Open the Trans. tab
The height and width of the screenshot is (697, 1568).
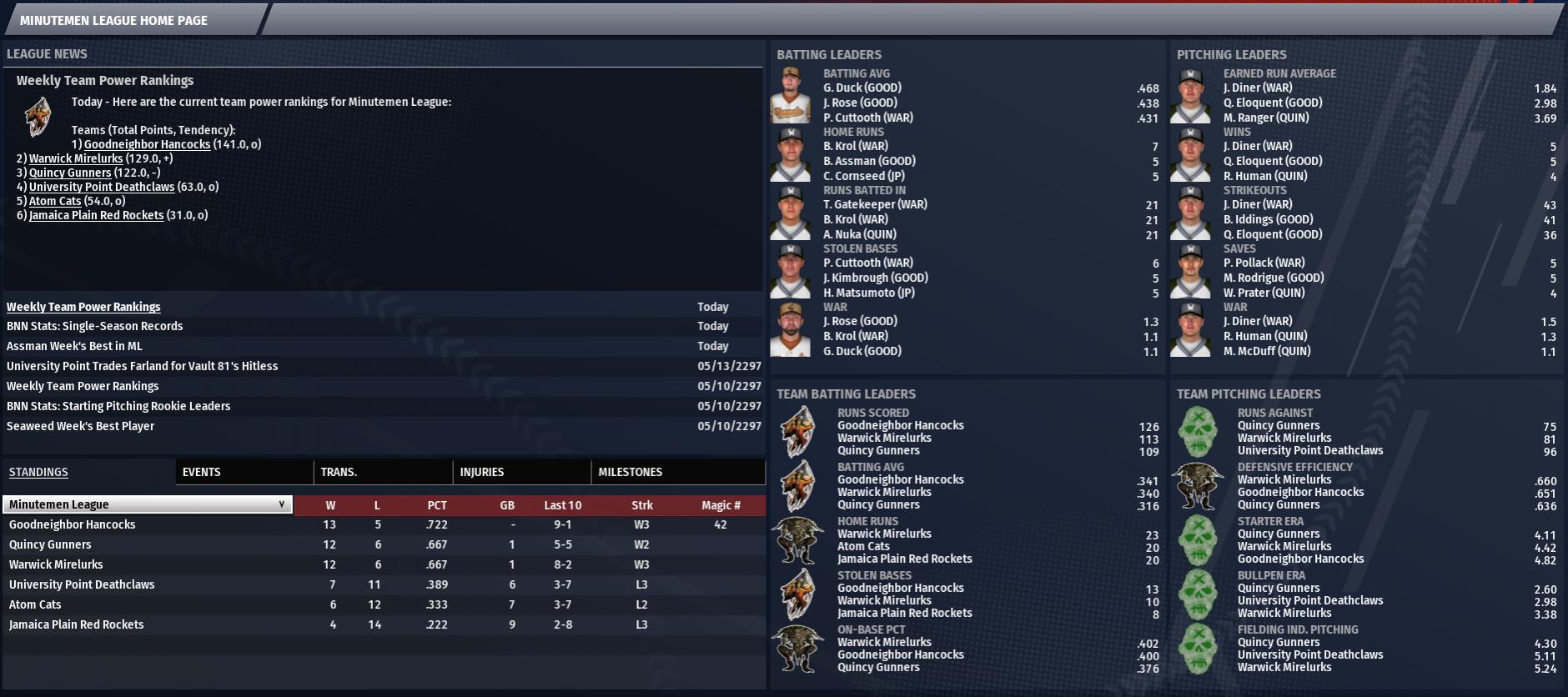[x=339, y=472]
